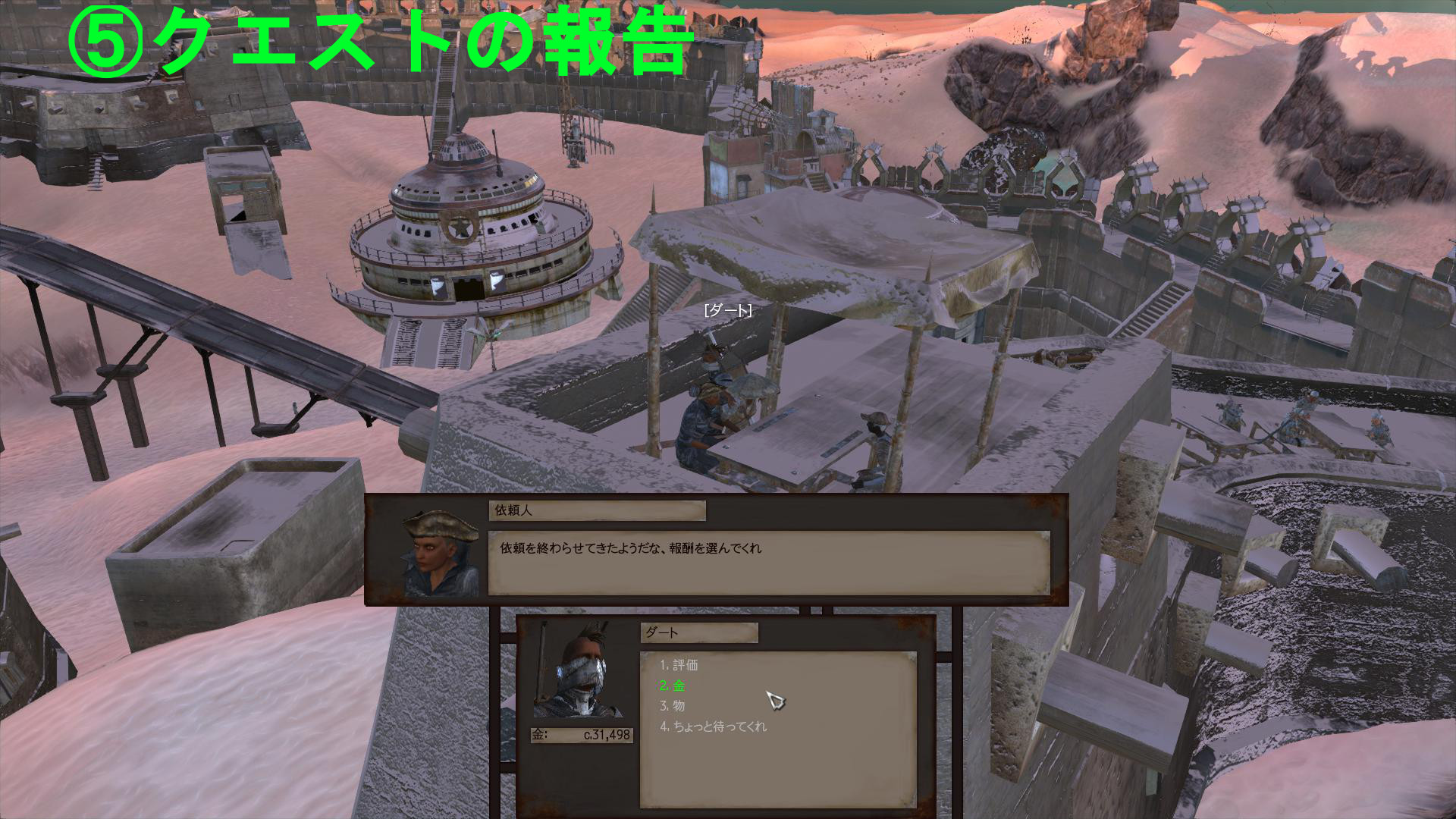1456x819 pixels.
Task: Select the highlighted option 「2. 金」
Action: (674, 686)
